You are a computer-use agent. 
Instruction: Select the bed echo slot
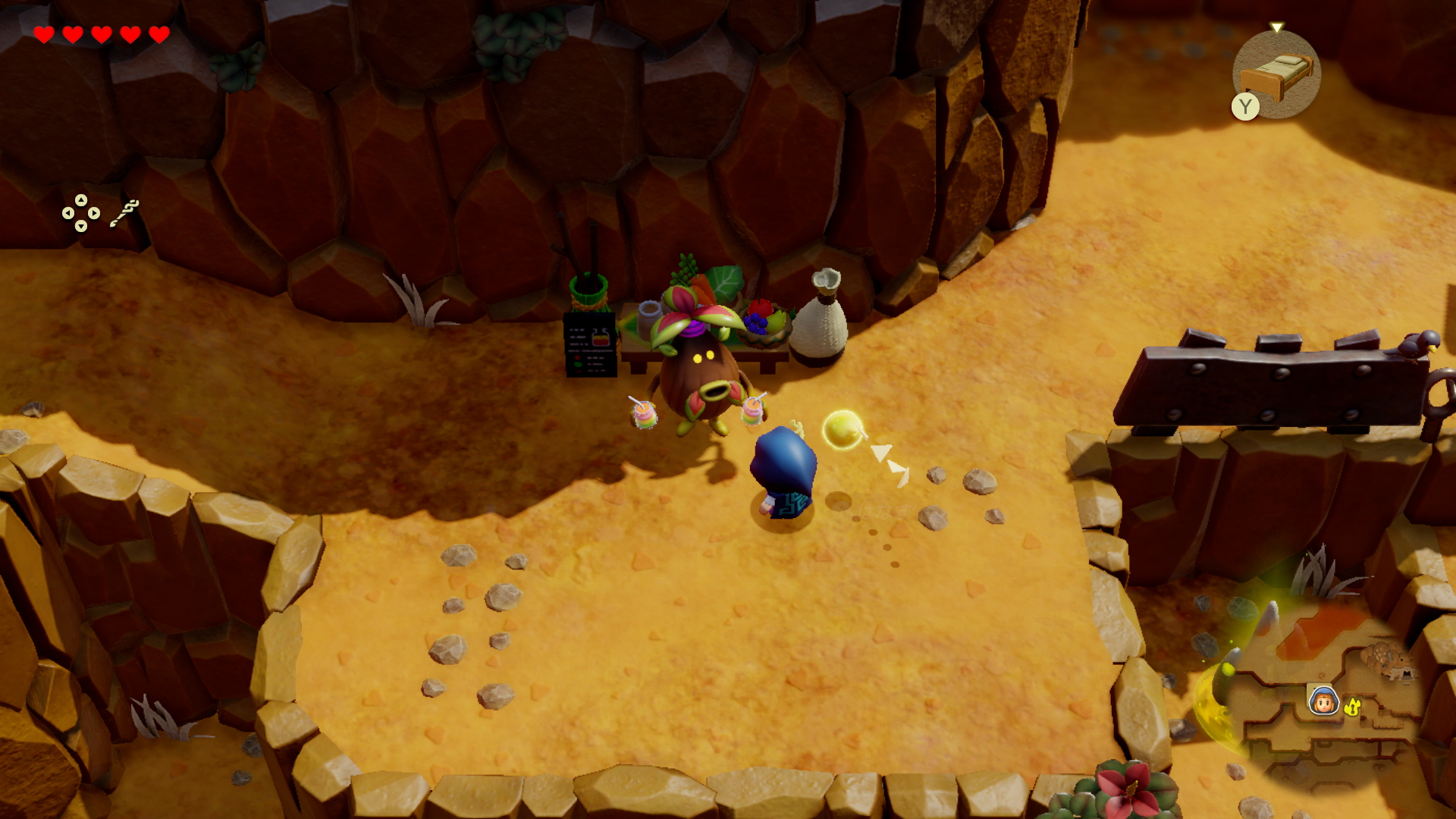click(1278, 74)
